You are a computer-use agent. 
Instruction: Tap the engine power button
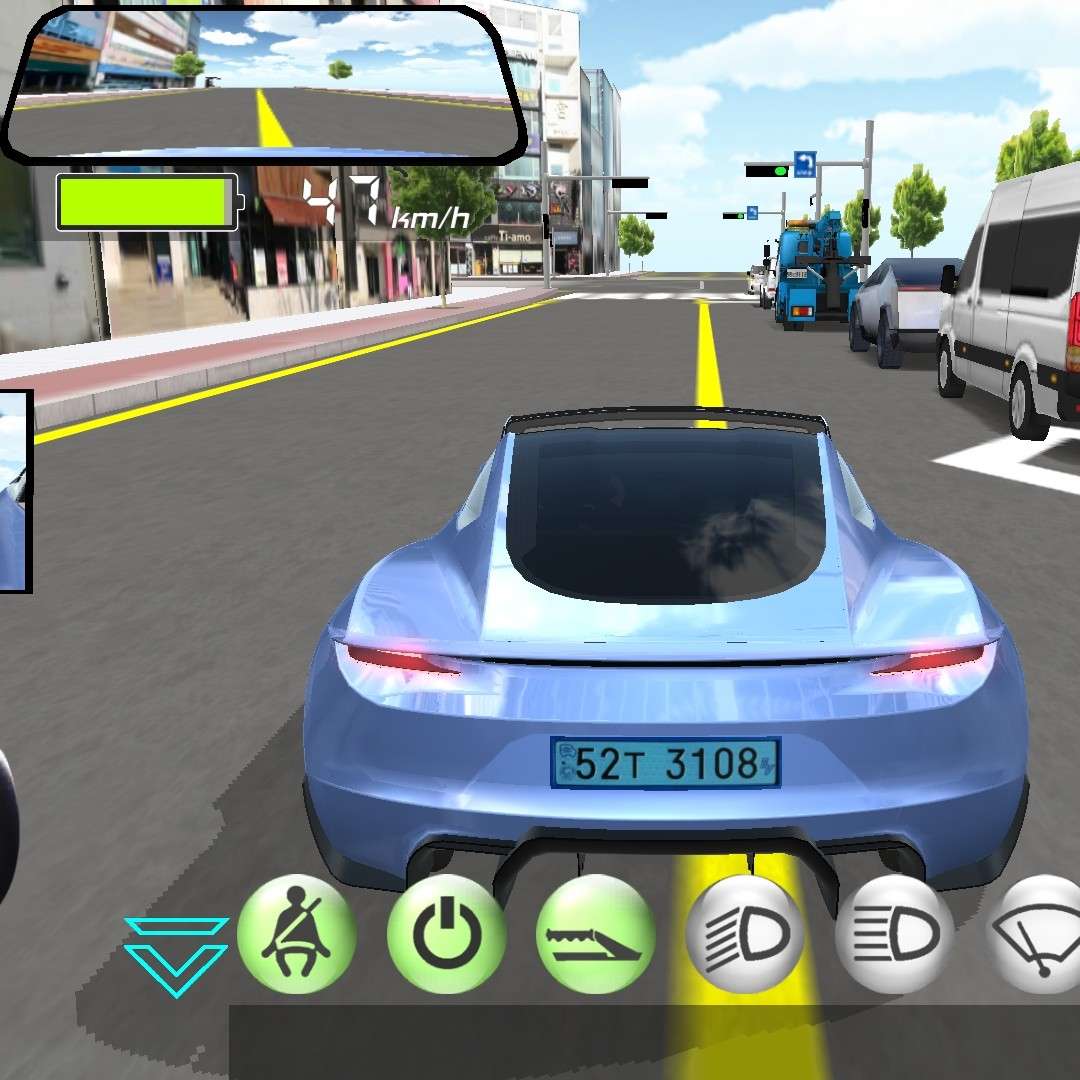tap(446, 934)
